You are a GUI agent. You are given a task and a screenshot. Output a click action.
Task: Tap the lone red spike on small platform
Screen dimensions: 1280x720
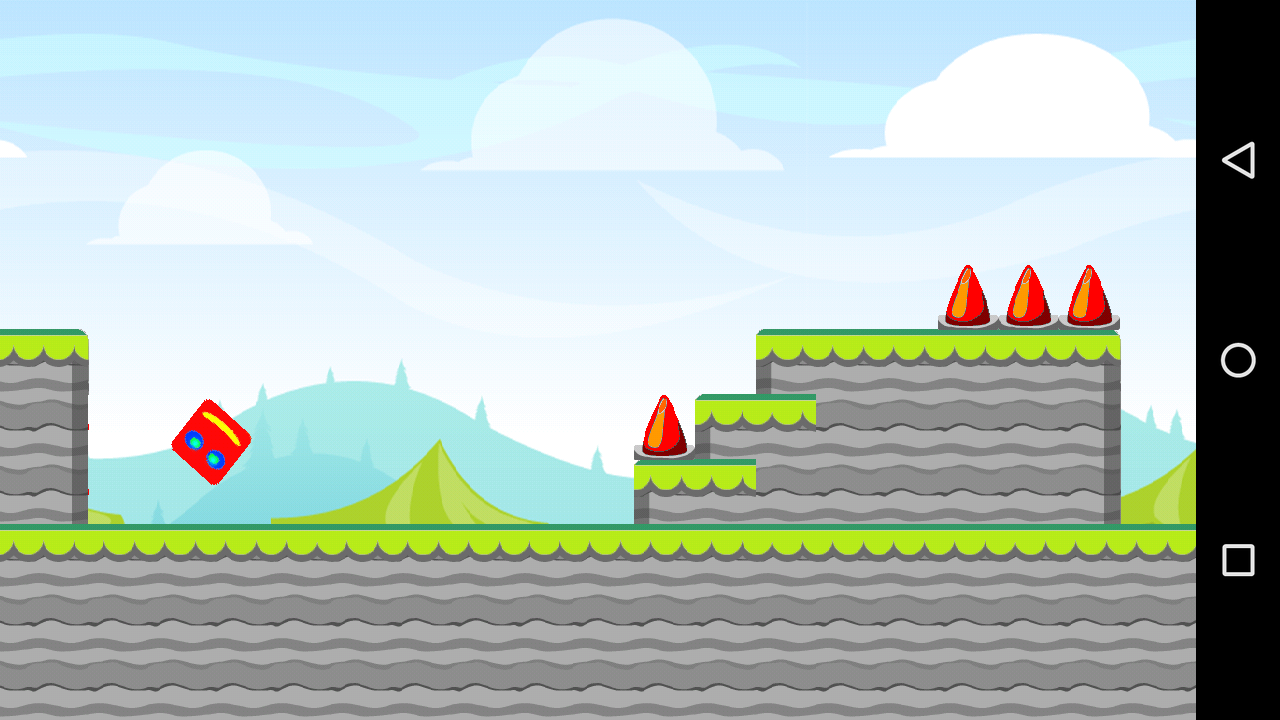pos(665,425)
